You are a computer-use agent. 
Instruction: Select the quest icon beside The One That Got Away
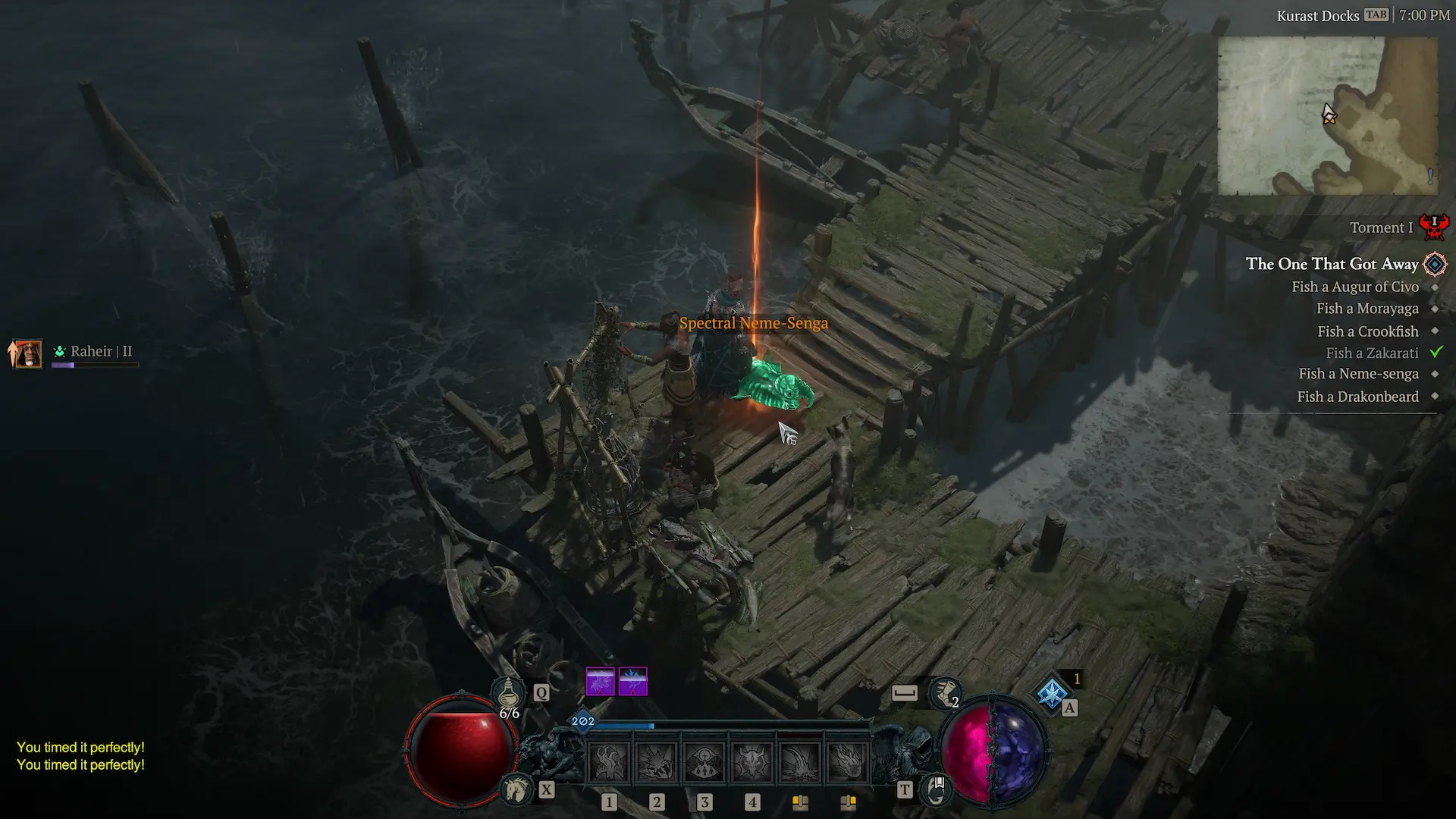click(x=1436, y=264)
